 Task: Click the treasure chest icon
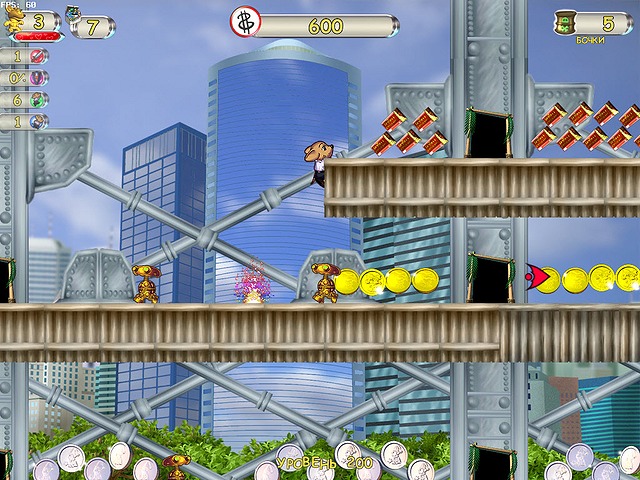pos(73,14)
